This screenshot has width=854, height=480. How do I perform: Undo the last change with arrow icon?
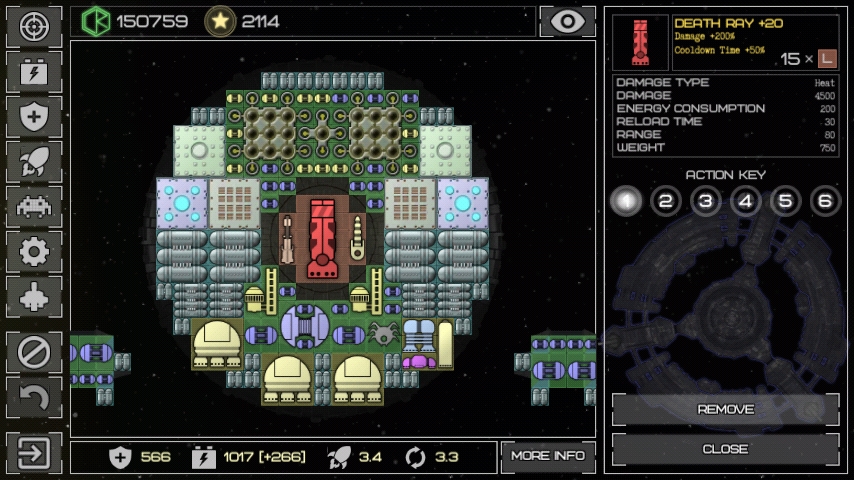point(34,397)
